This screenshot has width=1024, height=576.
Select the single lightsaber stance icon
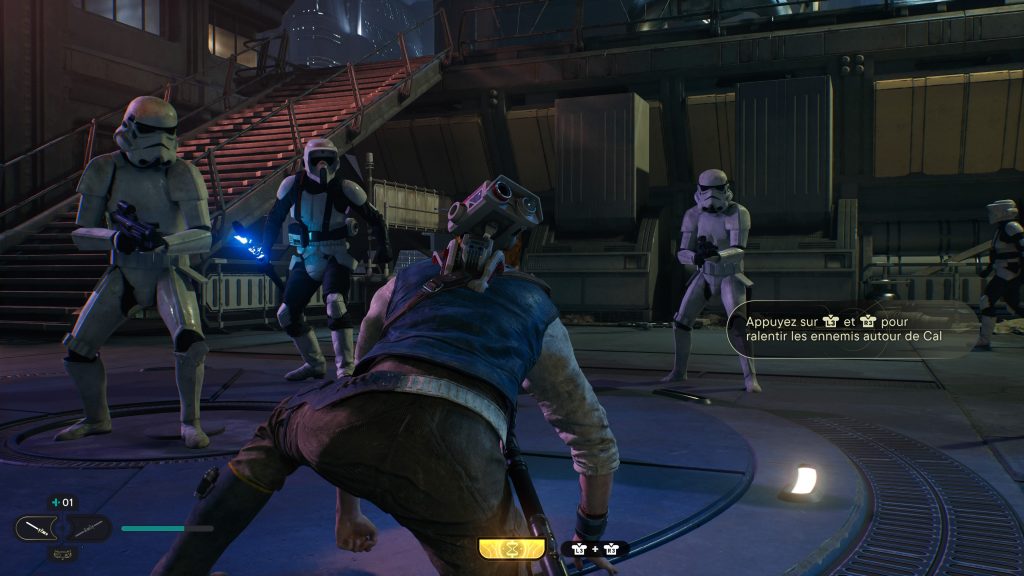pos(36,528)
